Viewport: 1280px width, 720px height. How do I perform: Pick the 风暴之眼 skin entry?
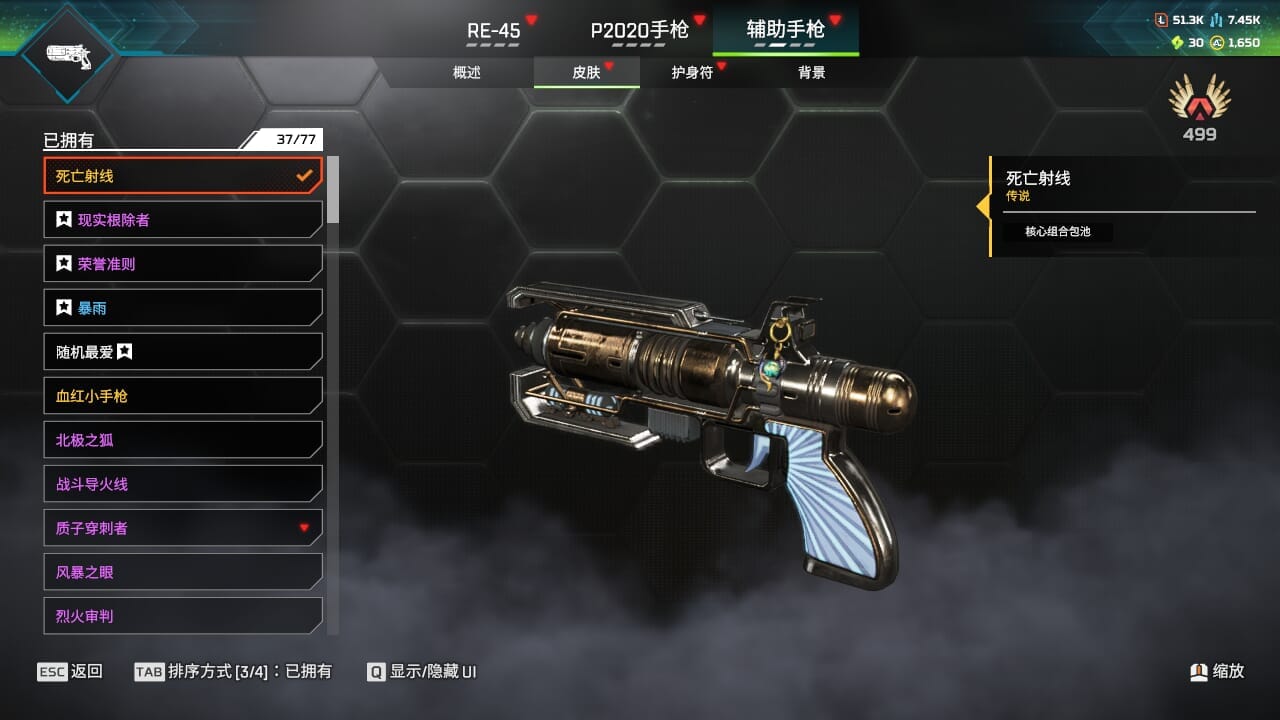pyautogui.click(x=183, y=572)
